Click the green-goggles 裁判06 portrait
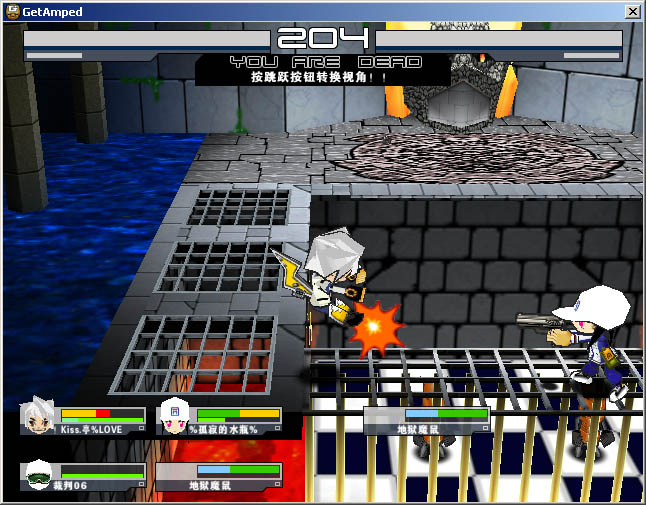This screenshot has height=505, width=646. coord(38,474)
